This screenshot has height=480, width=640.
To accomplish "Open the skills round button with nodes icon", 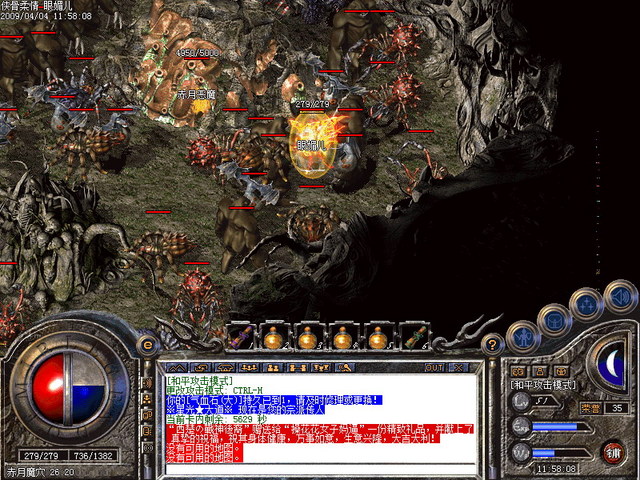I will (x=586, y=302).
